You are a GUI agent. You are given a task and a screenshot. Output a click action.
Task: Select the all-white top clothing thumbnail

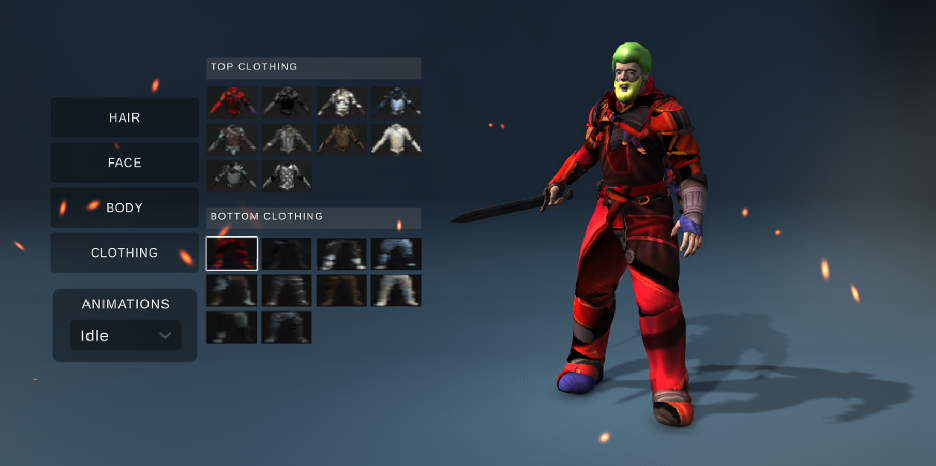(396, 138)
